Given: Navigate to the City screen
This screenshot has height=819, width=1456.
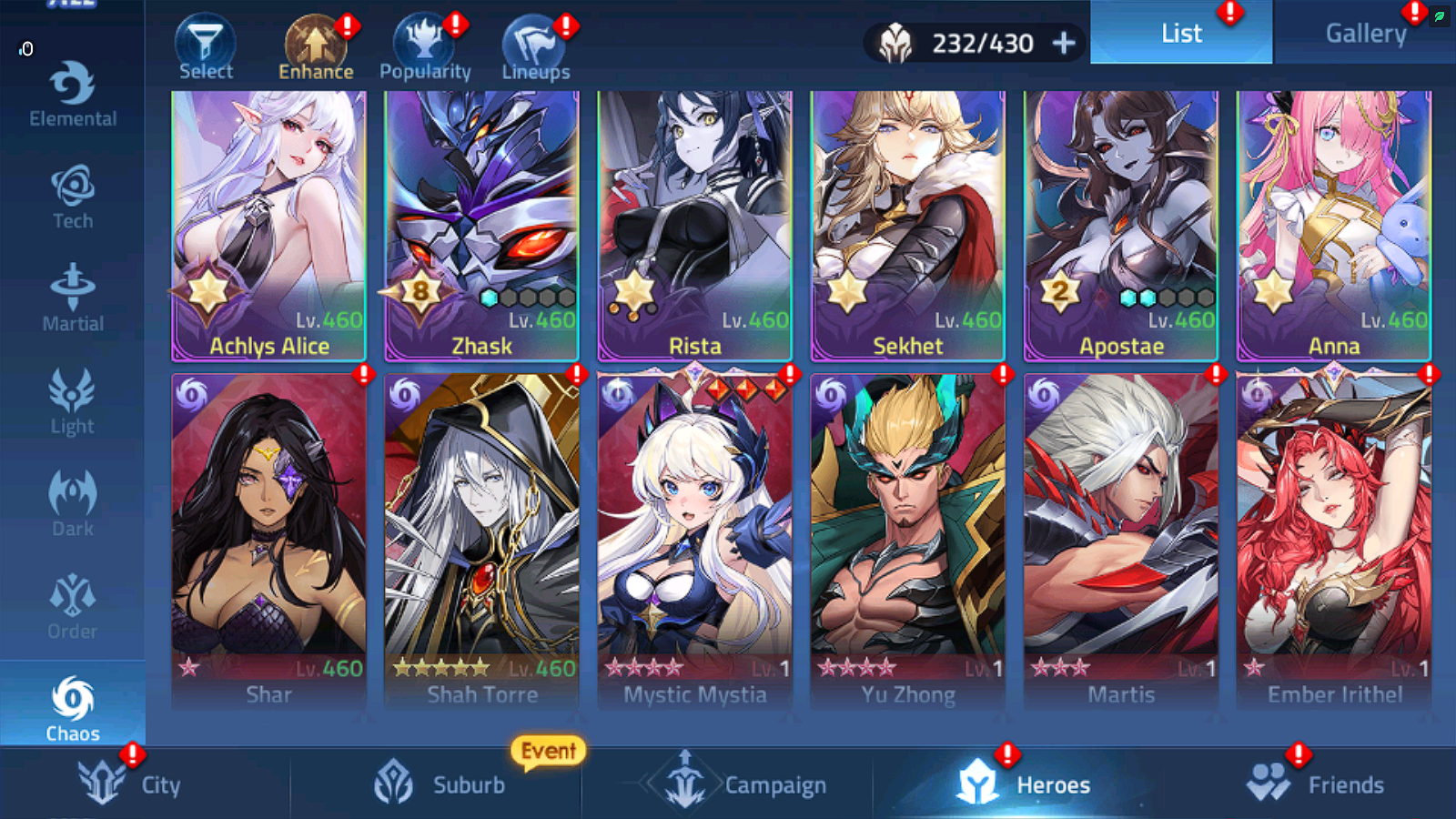Looking at the screenshot, I should tap(132, 784).
